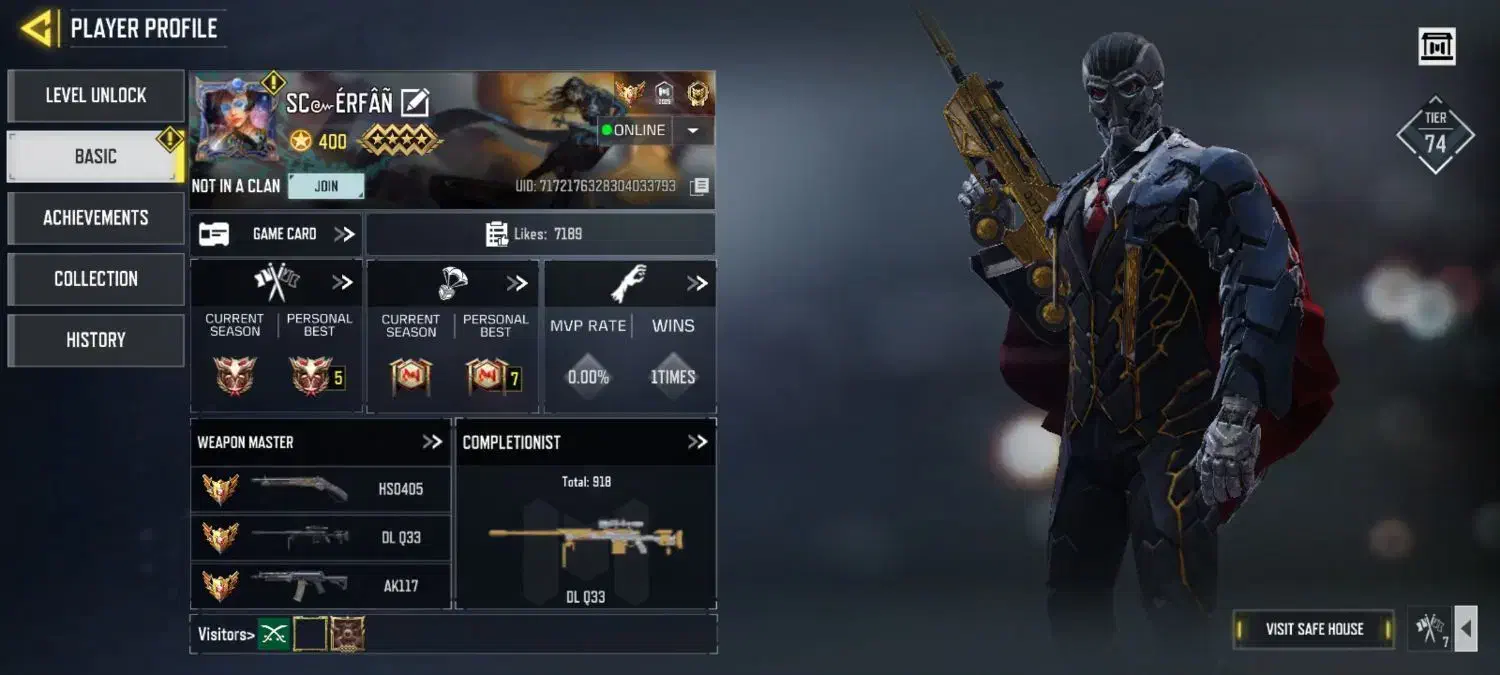This screenshot has height=675, width=1500.
Task: Edit the player name with pencil icon
Action: [414, 102]
